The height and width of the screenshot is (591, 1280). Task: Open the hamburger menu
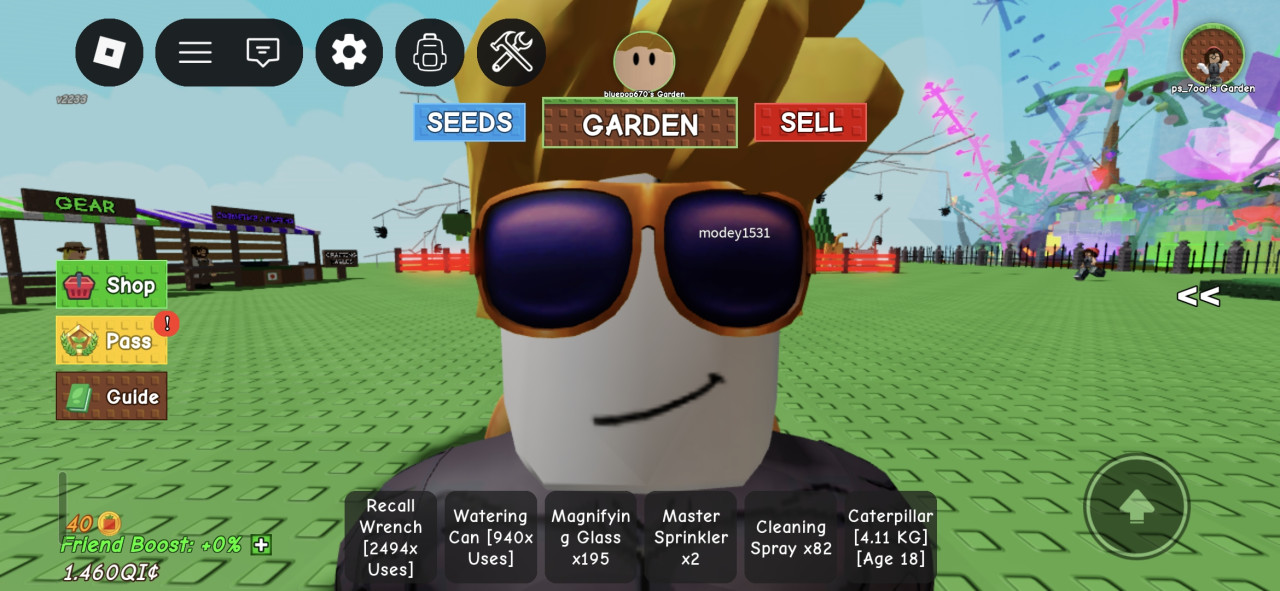195,52
